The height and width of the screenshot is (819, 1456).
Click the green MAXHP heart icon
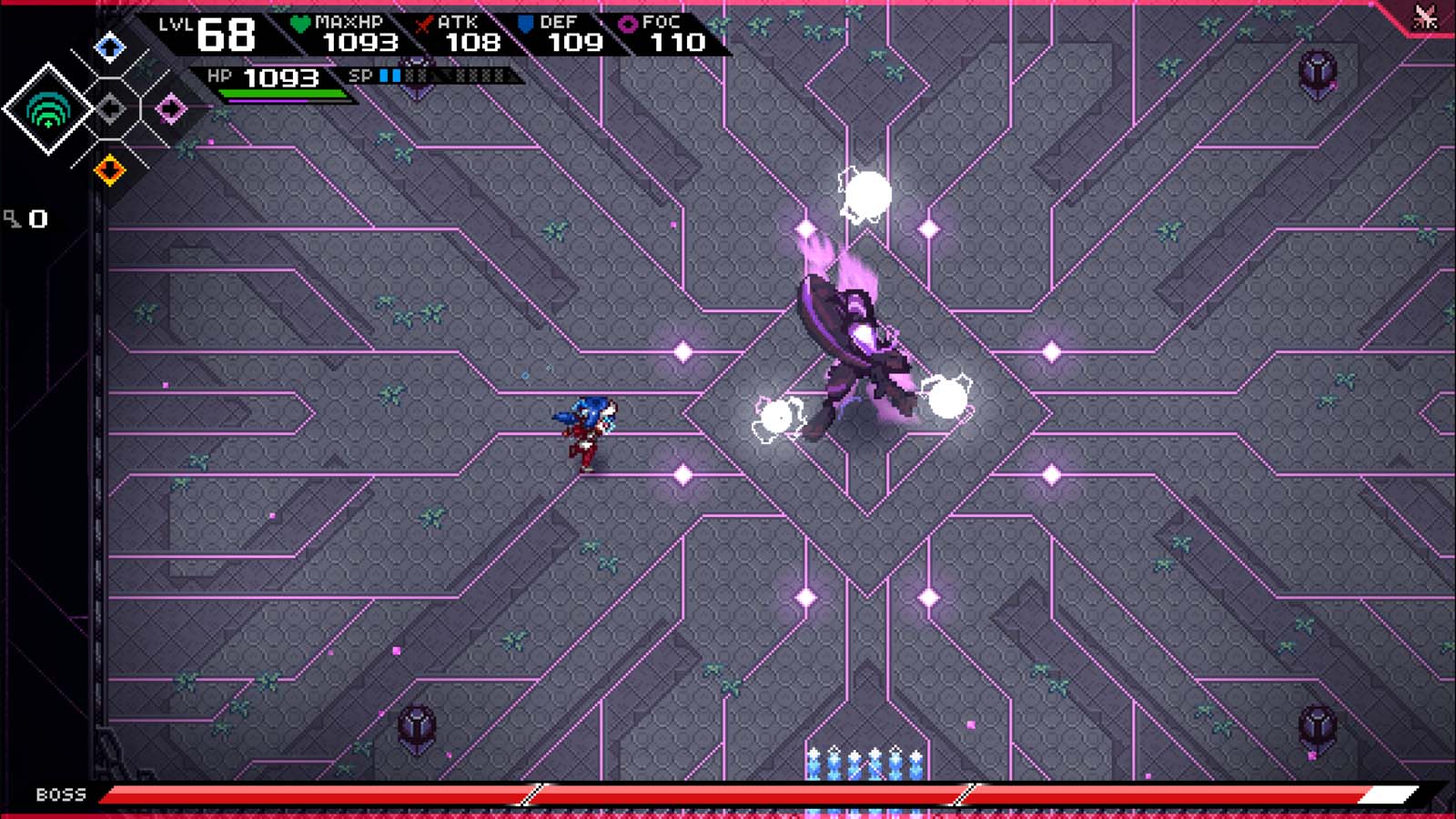point(300,22)
